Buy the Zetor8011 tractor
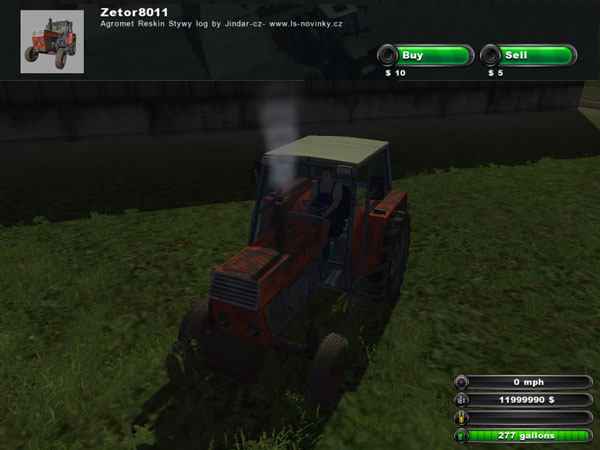The height and width of the screenshot is (450, 600). 424,55
